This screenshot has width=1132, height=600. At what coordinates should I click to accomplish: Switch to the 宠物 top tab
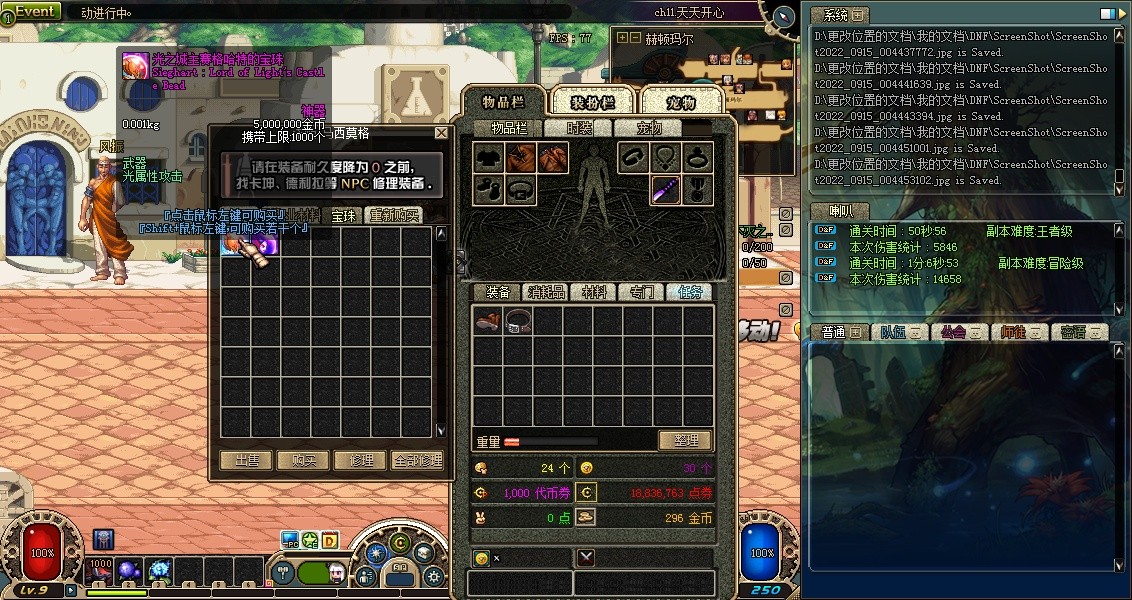(x=681, y=102)
